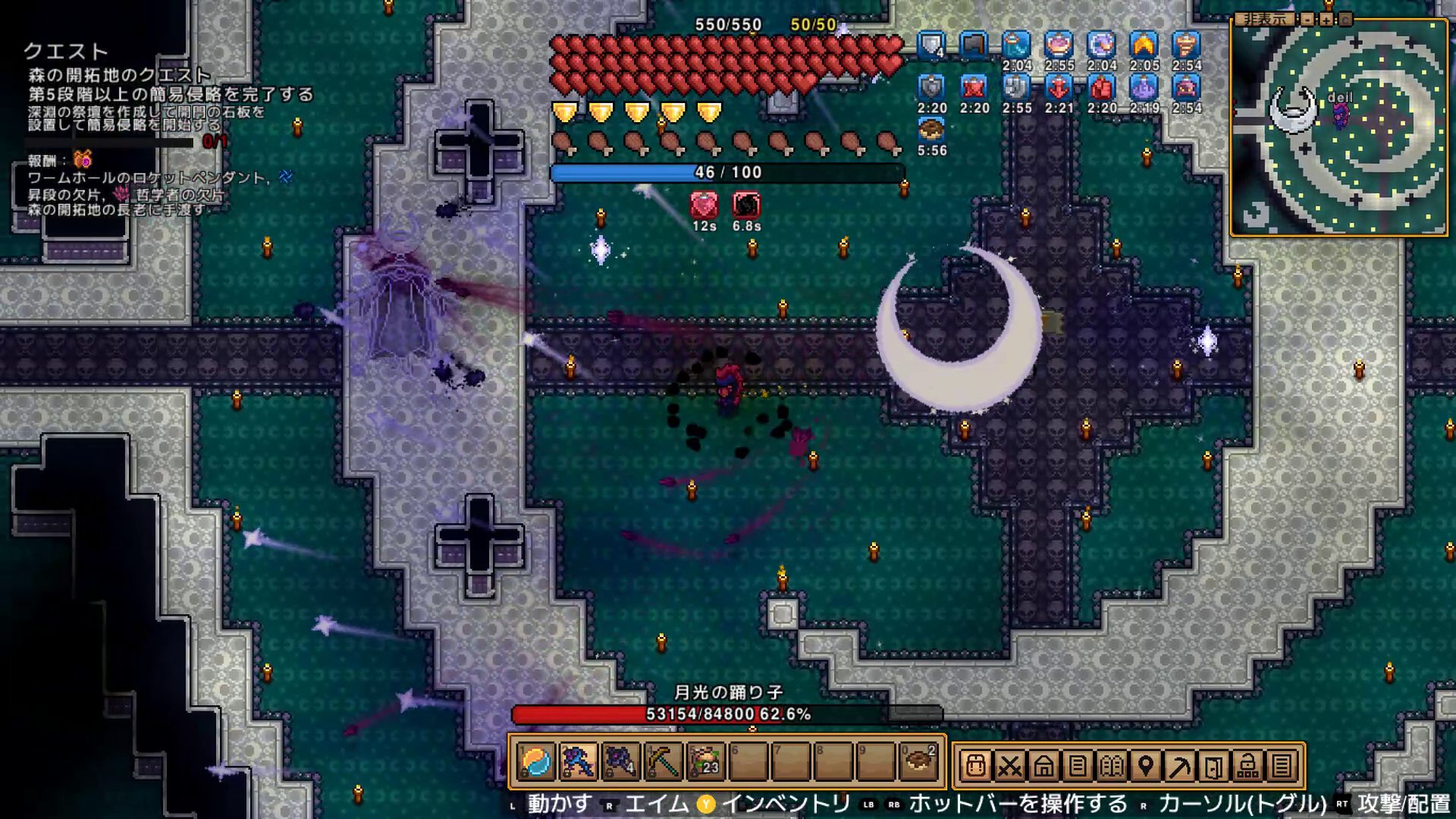Select the blue-orange orb in hotbar slot 1
This screenshot has width=1456, height=819.
tap(536, 763)
